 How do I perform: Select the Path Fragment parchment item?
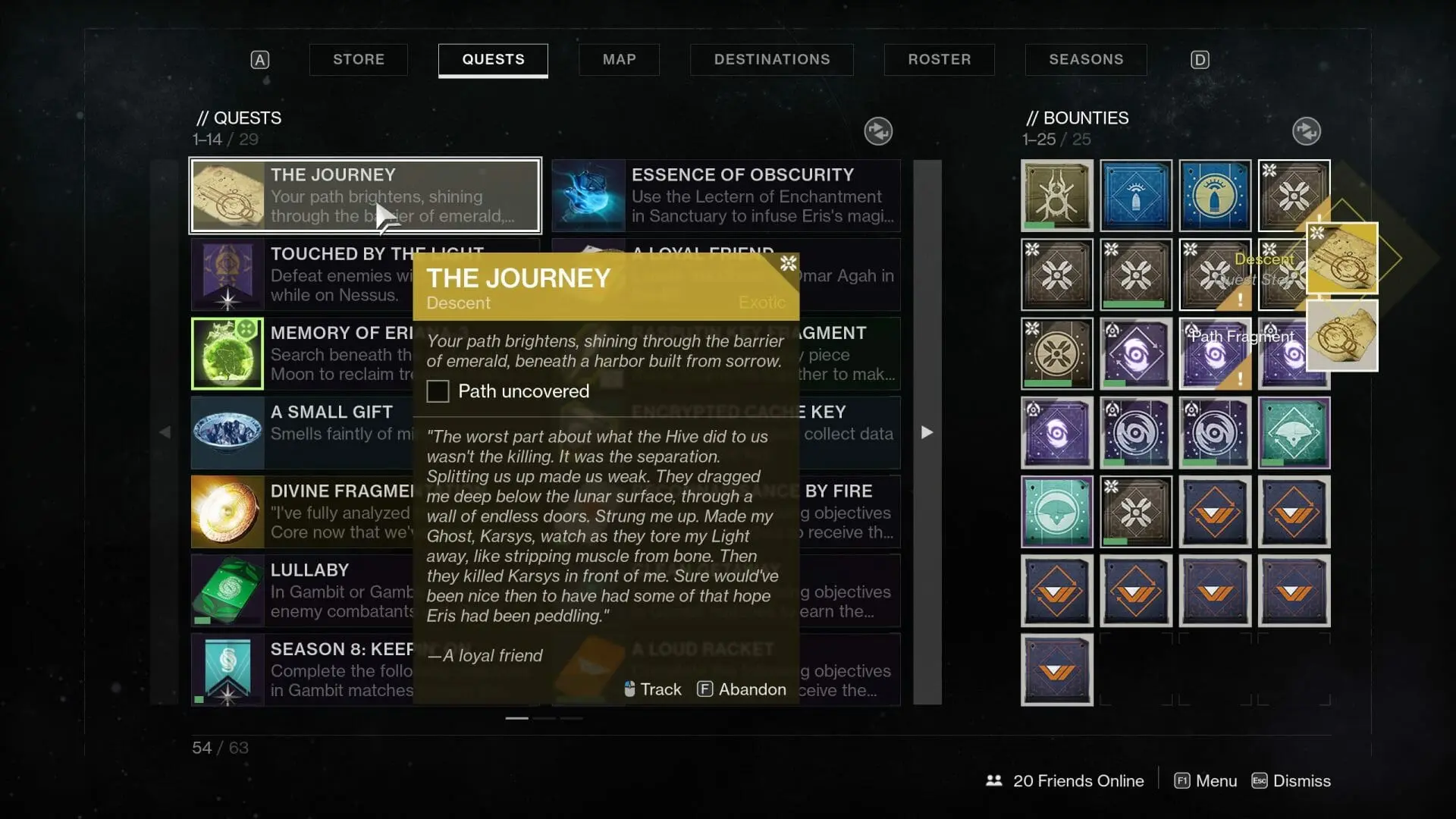(1342, 336)
